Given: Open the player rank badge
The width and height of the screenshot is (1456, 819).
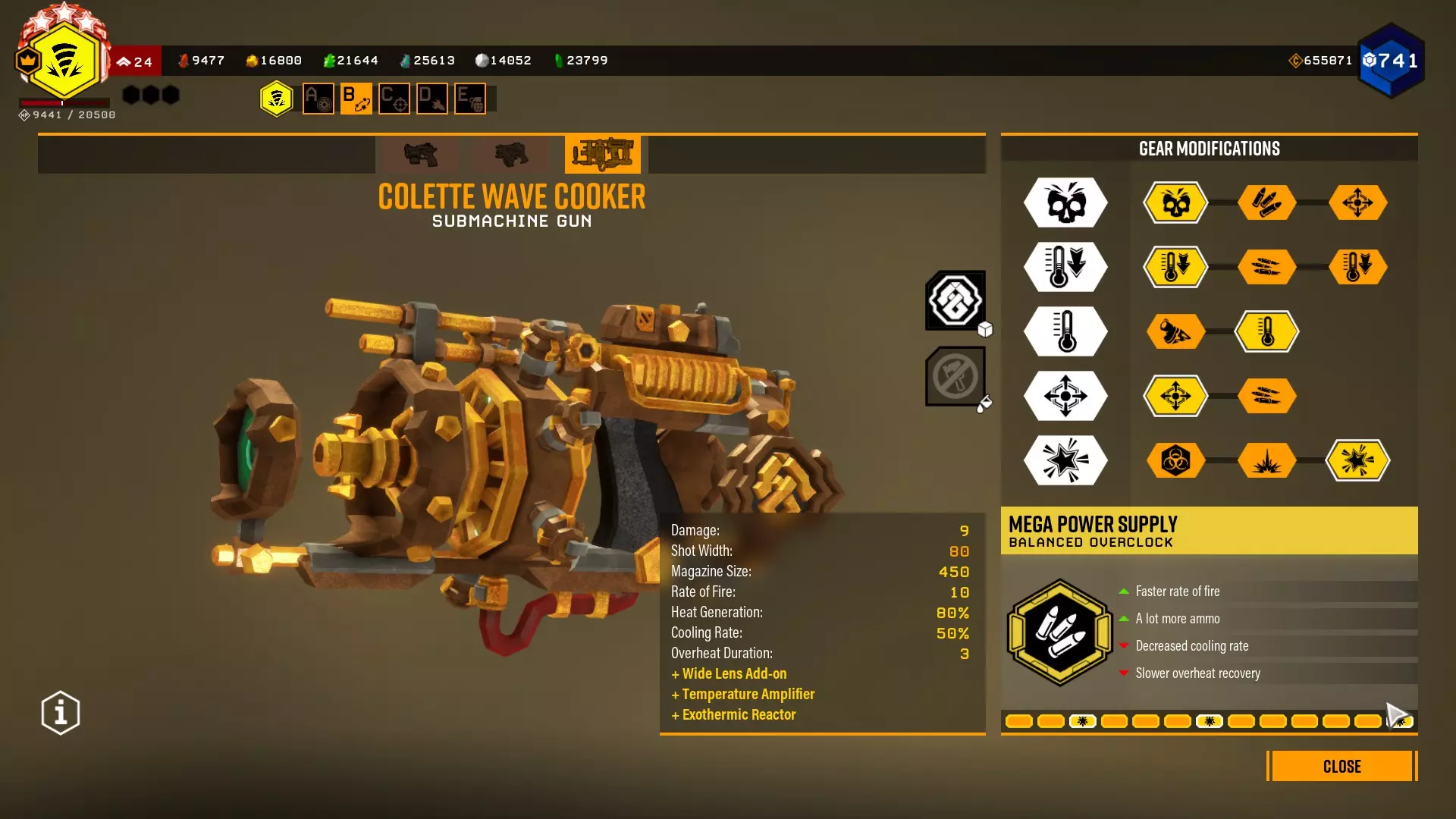Looking at the screenshot, I should click(x=64, y=61).
